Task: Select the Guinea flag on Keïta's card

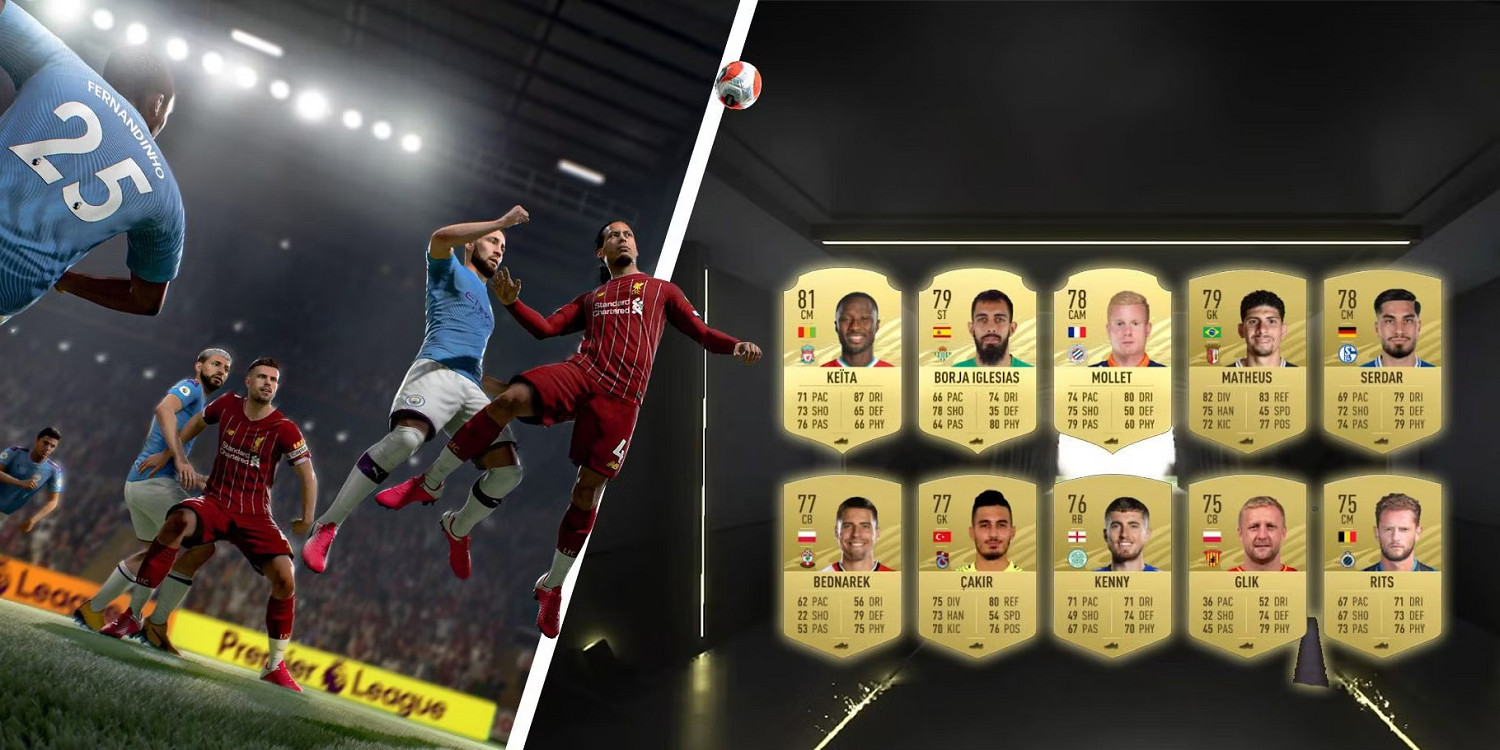Action: click(x=807, y=331)
